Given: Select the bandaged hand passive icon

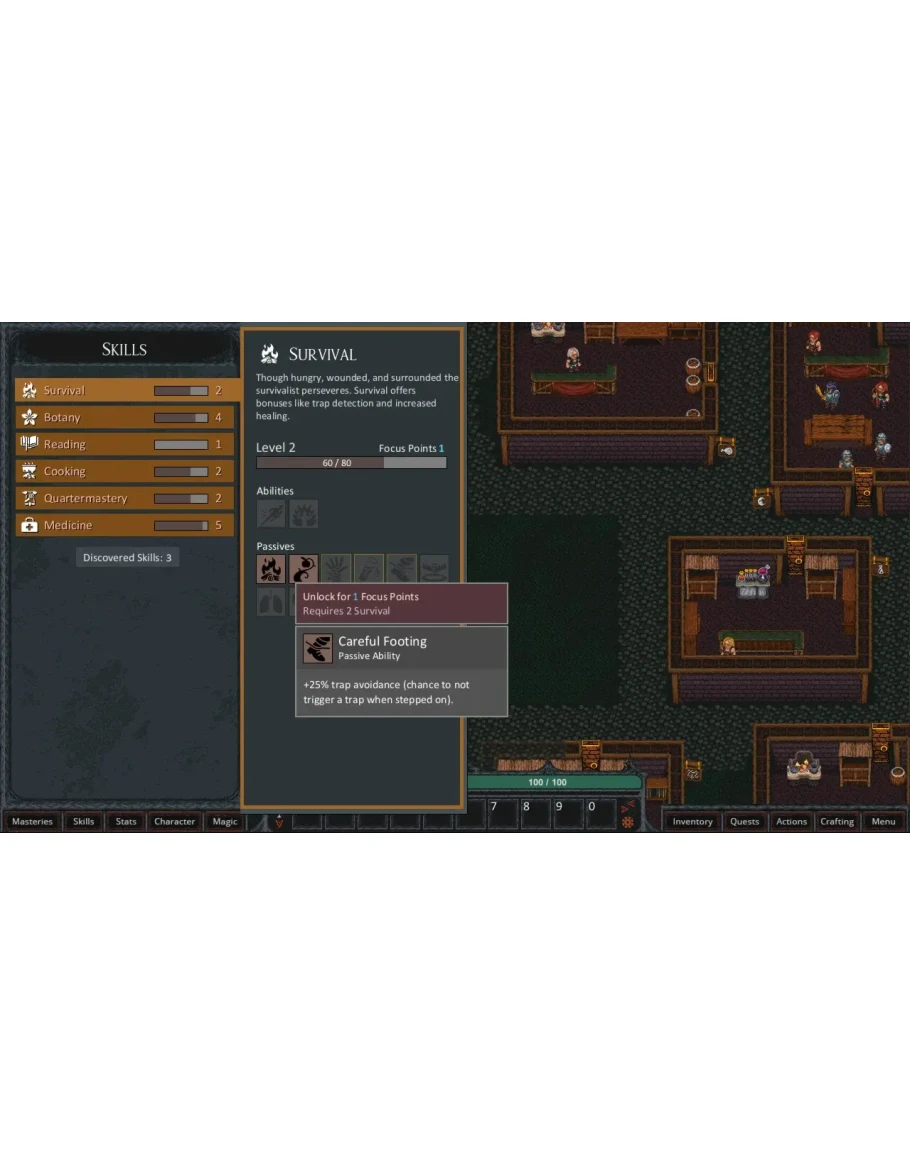Looking at the screenshot, I should point(336,569).
